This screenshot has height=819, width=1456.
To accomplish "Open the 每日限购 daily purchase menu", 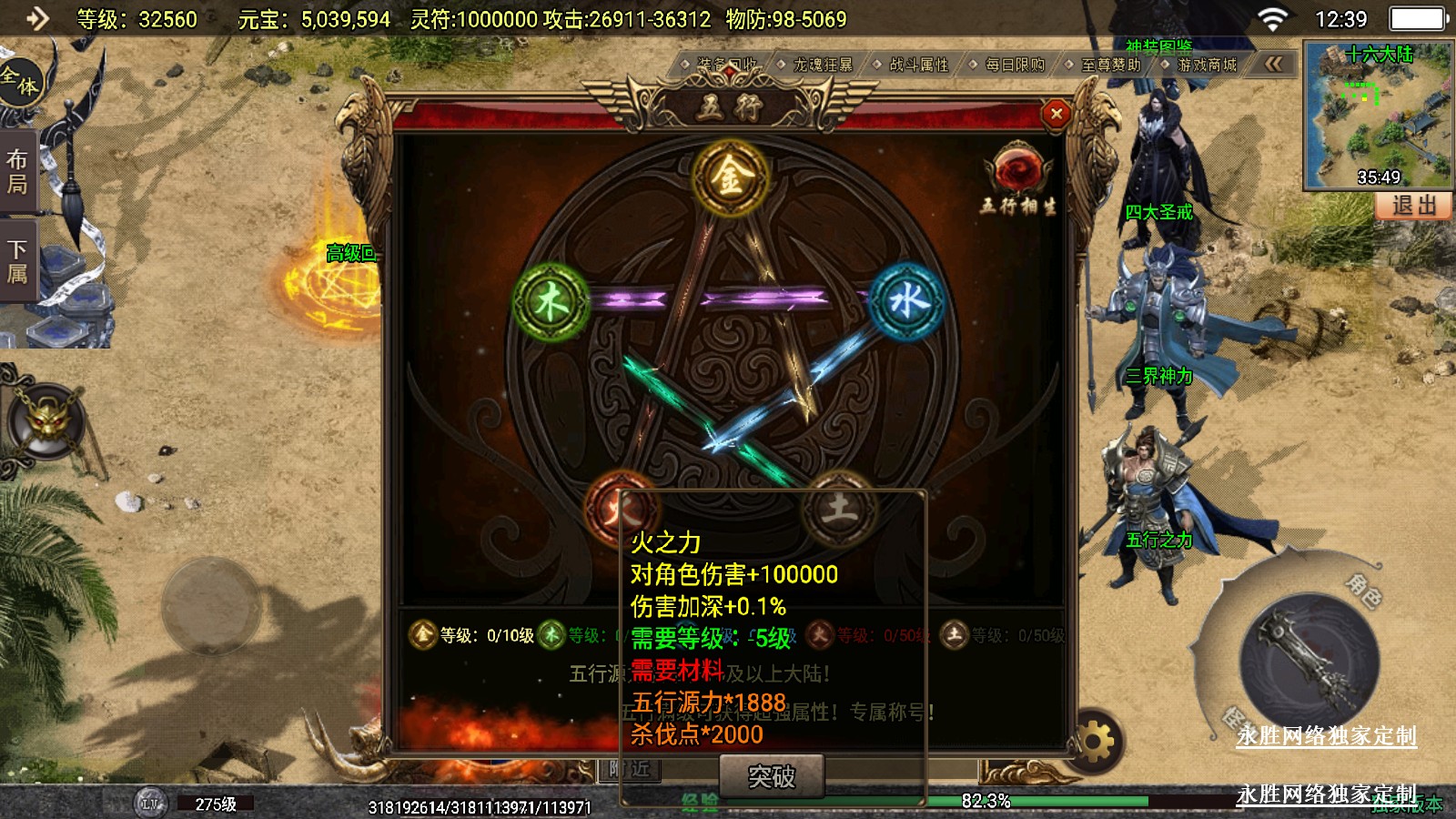I will 1015,65.
